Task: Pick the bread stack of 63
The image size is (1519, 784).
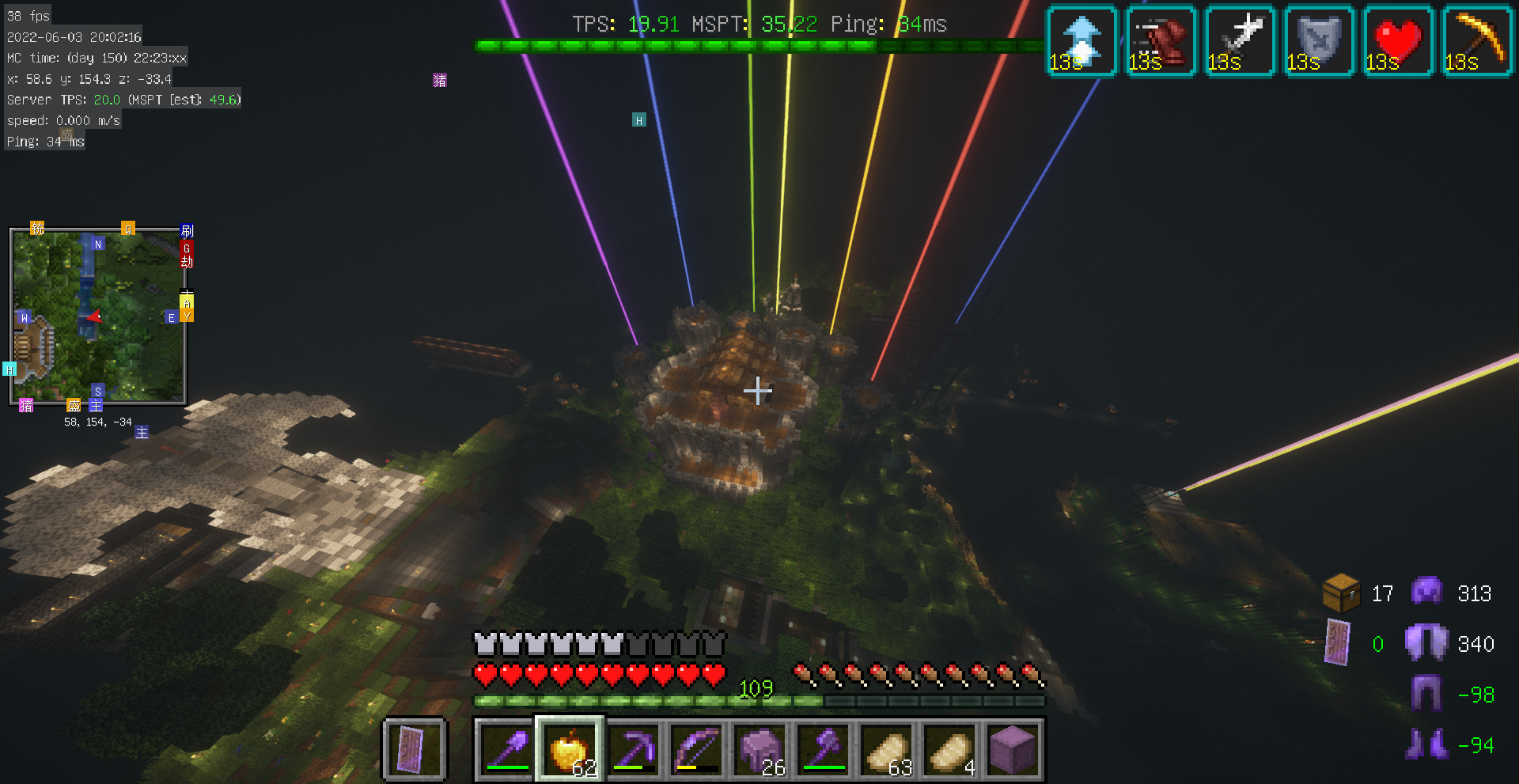Action: coord(887,748)
